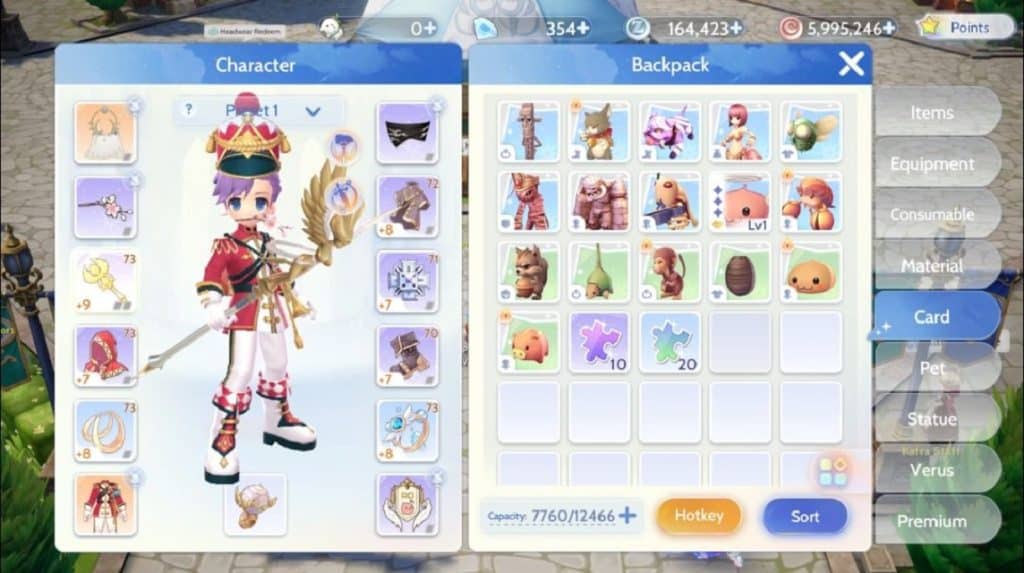Select the orange pig card
This screenshot has height=573, width=1024.
pos(528,342)
